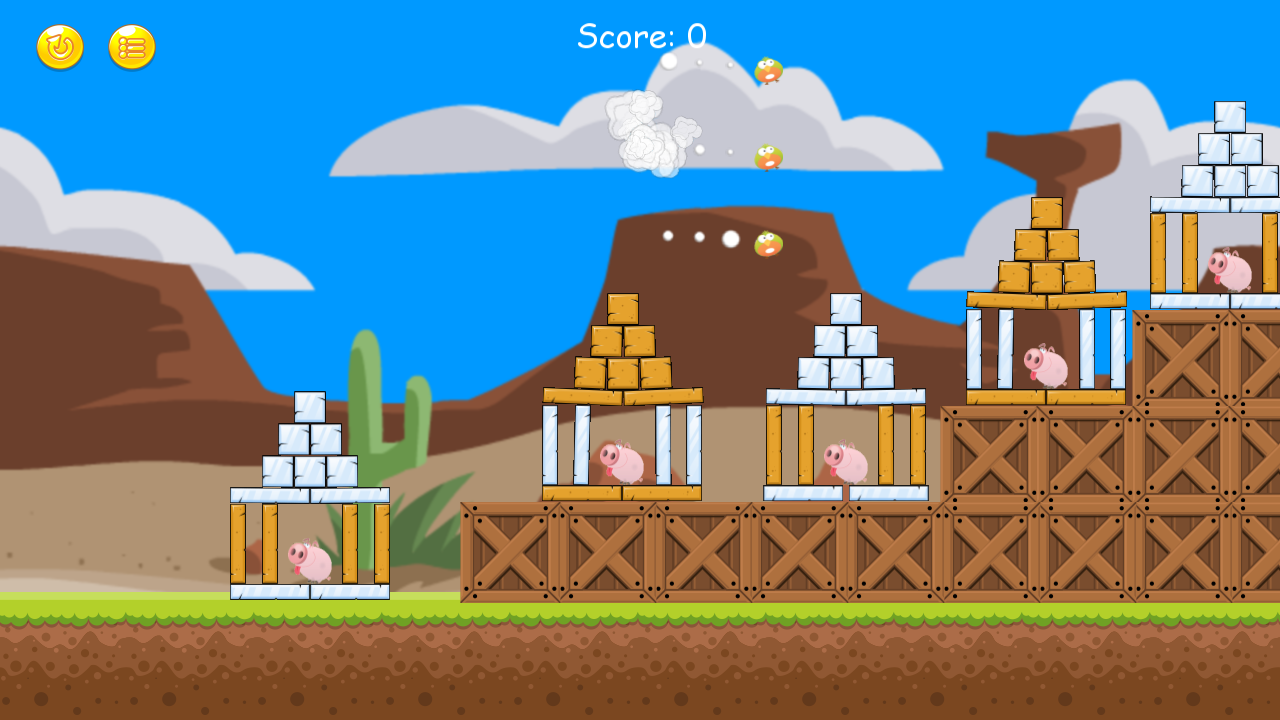Click the peak block of the golden pyramid
The image size is (1280, 720).
point(624,308)
